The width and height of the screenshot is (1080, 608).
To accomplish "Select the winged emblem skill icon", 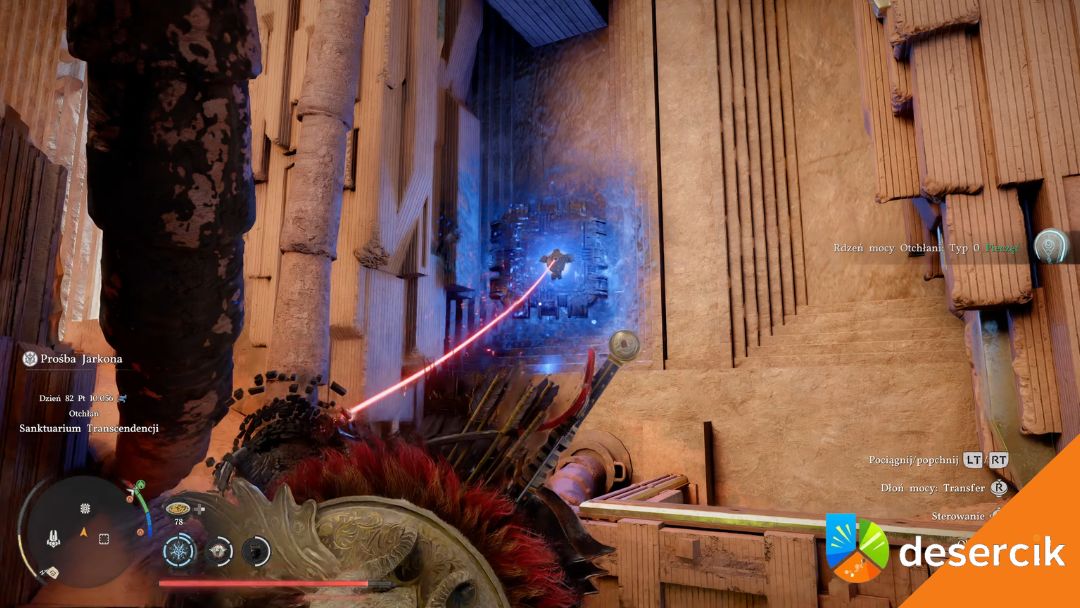I will 219,549.
